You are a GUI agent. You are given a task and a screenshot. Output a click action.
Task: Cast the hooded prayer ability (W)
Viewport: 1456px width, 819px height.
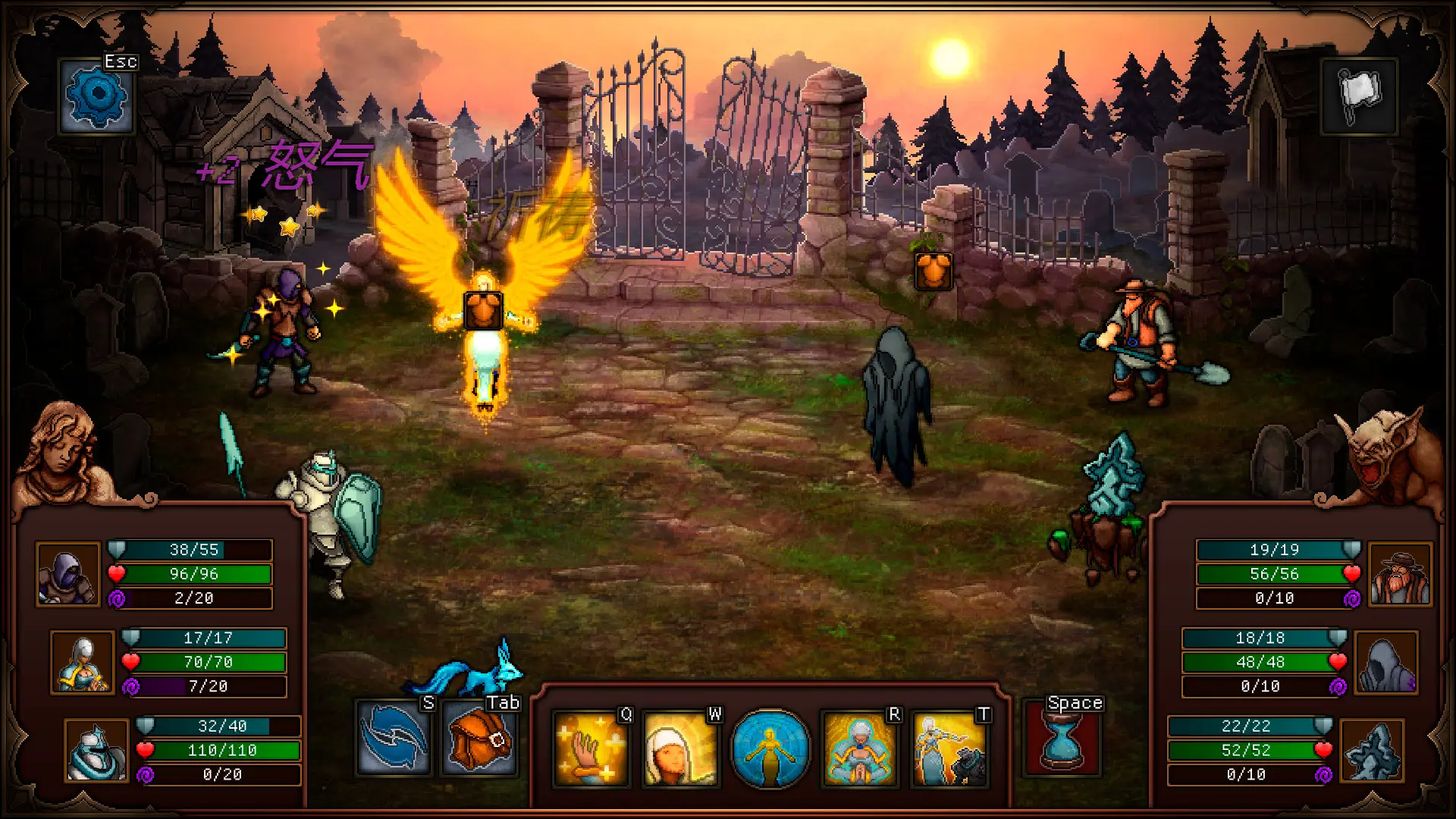point(680,750)
